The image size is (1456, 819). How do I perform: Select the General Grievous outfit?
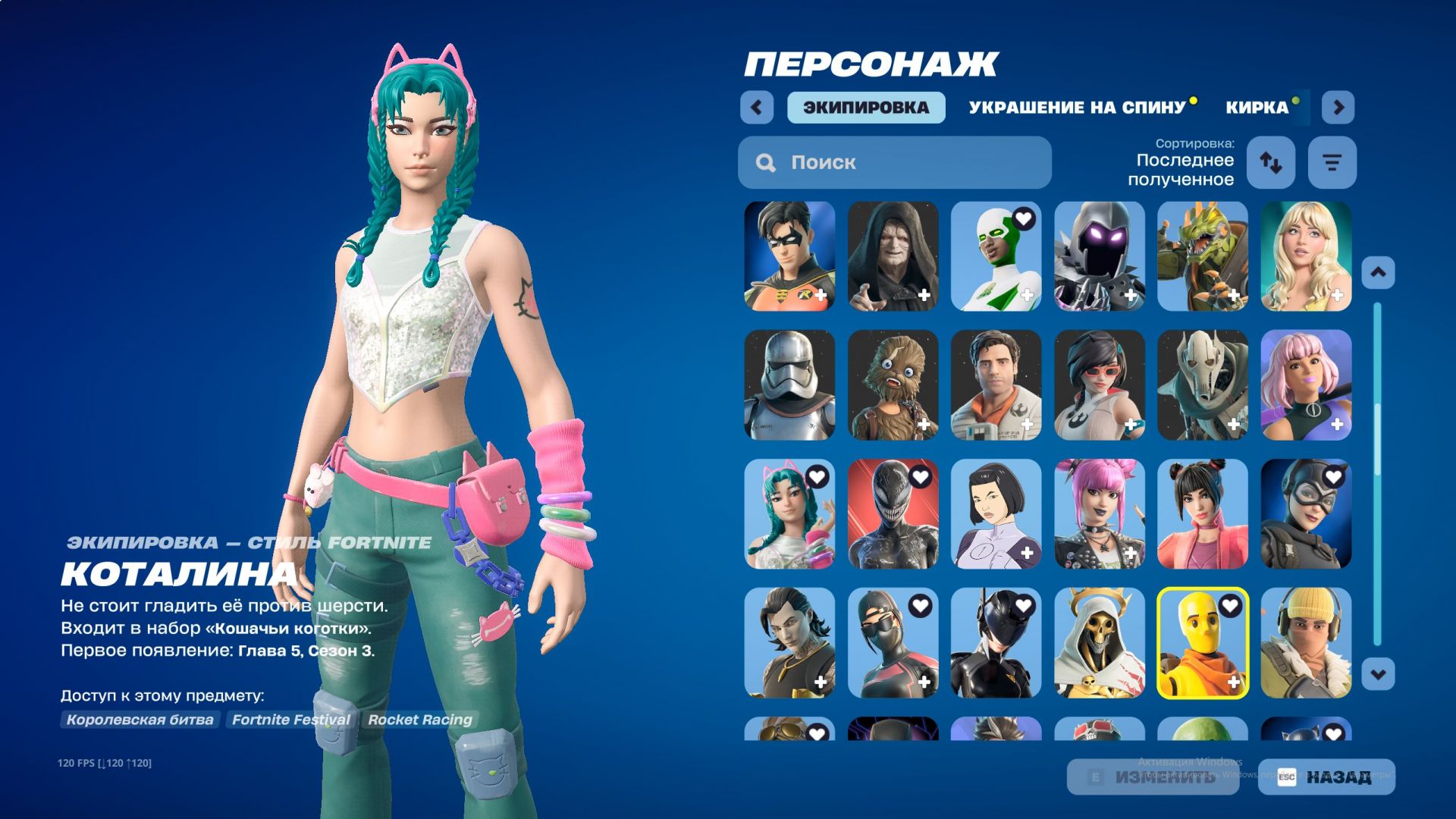coord(1202,385)
